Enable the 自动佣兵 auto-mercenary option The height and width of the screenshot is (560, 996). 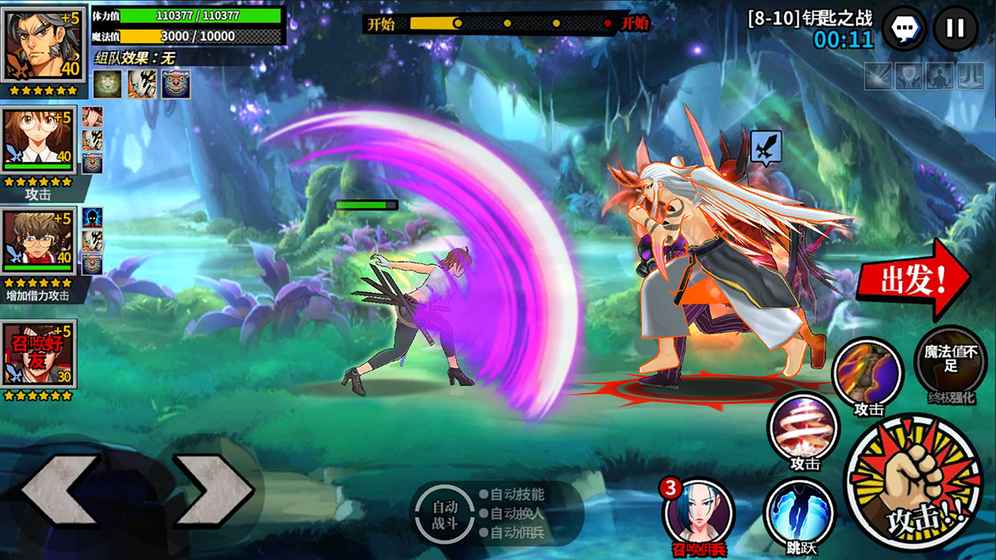[x=516, y=533]
